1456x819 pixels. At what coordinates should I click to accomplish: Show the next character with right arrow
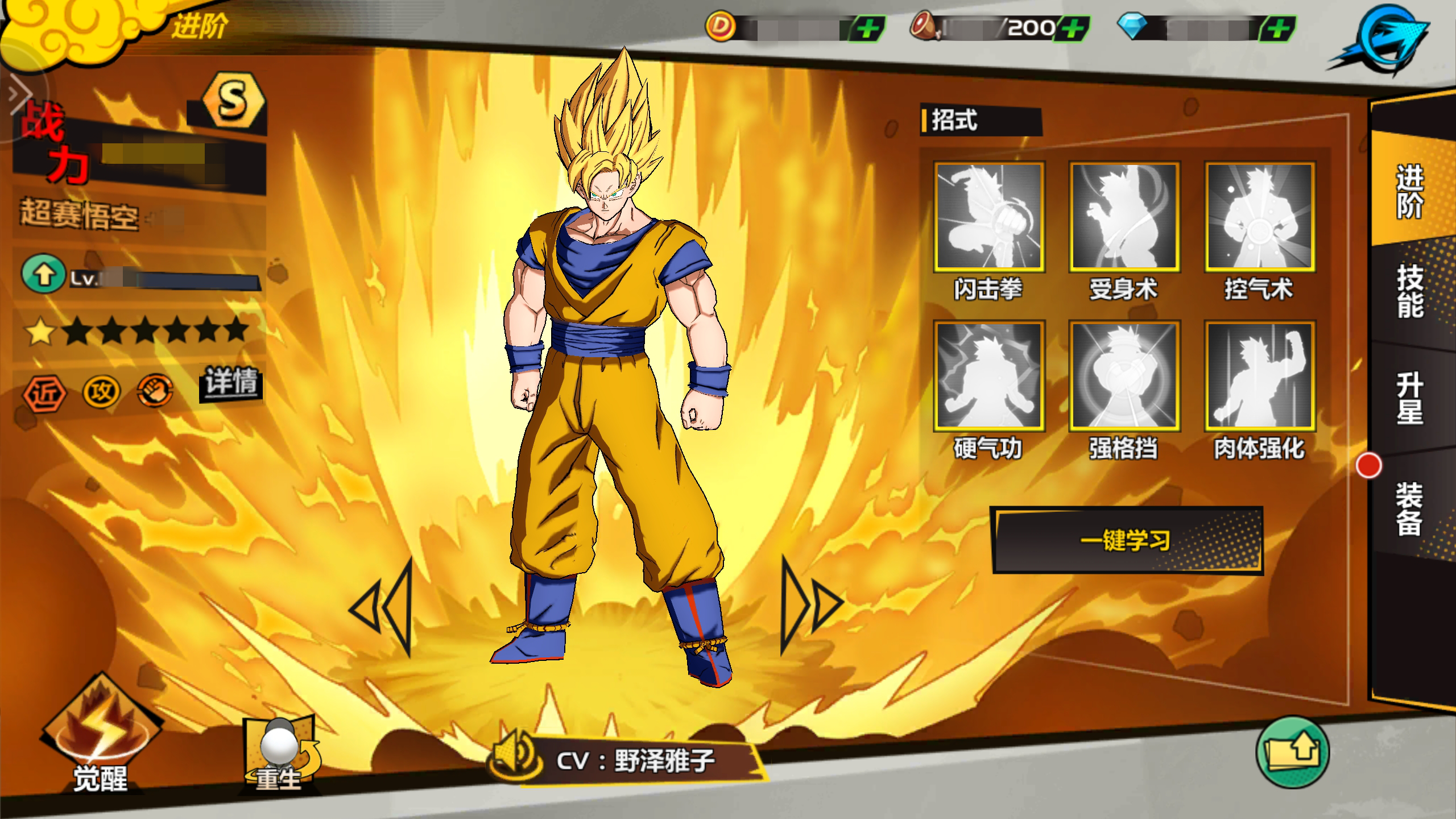tap(810, 605)
